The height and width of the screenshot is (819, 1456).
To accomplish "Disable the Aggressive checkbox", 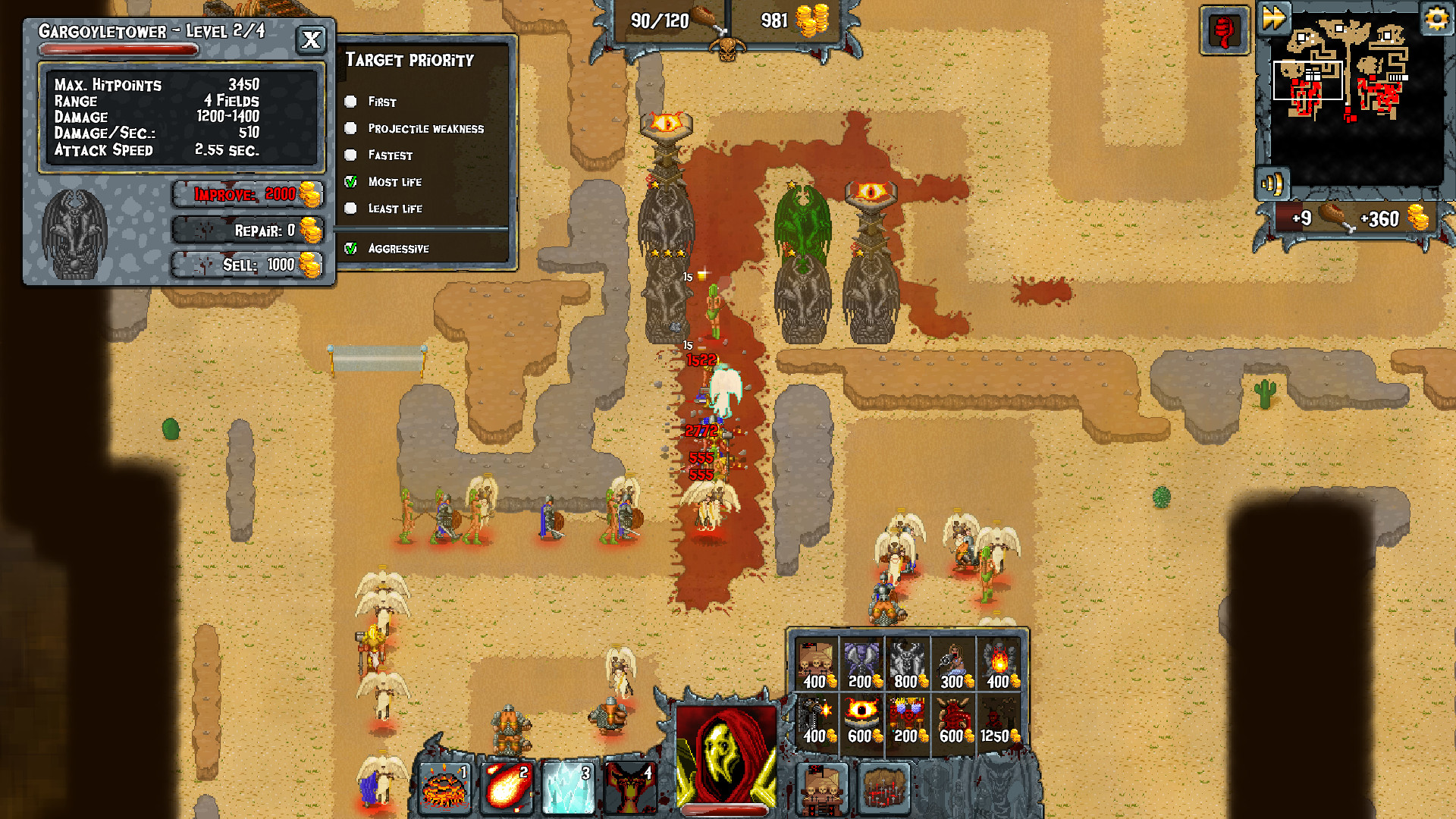I will [350, 248].
